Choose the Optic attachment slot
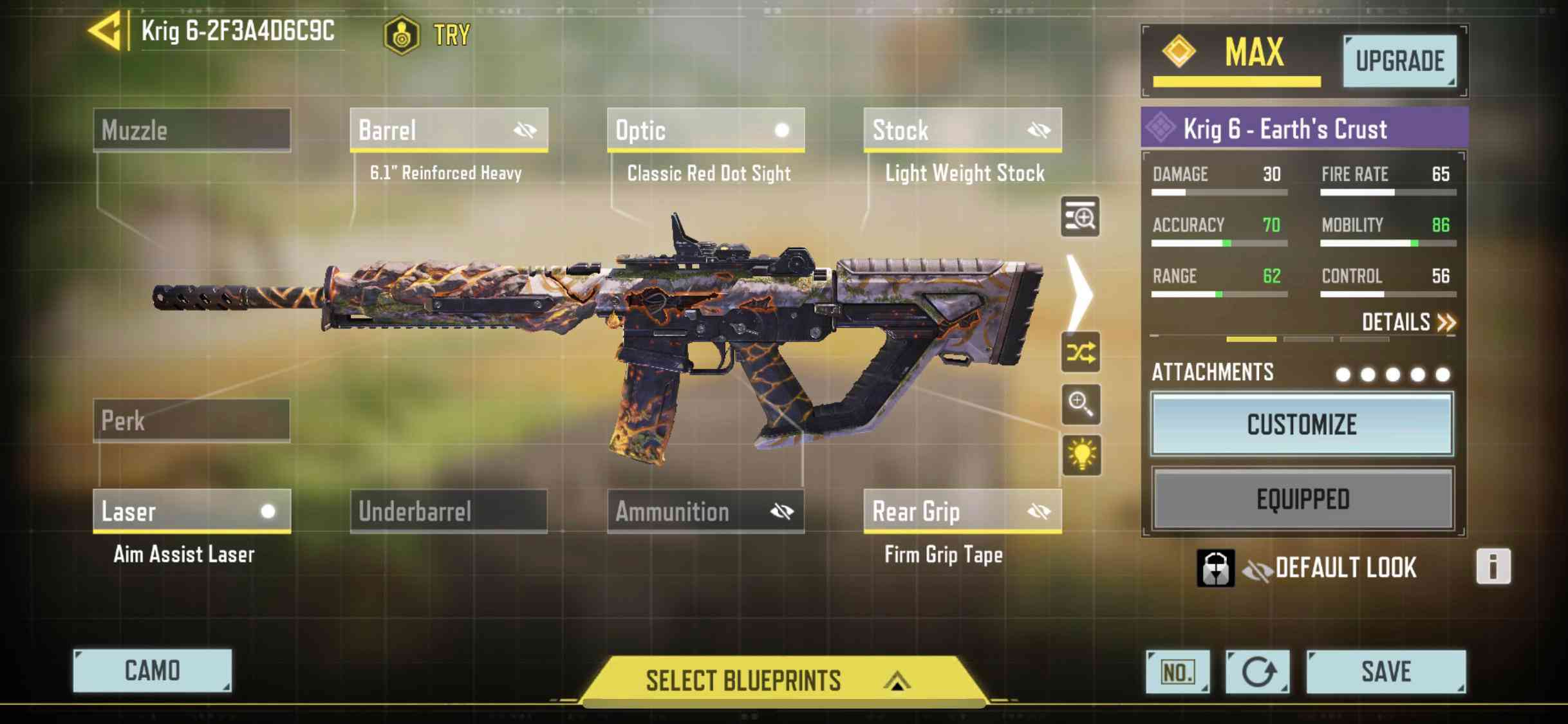Viewport: 1568px width, 724px height. [705, 130]
